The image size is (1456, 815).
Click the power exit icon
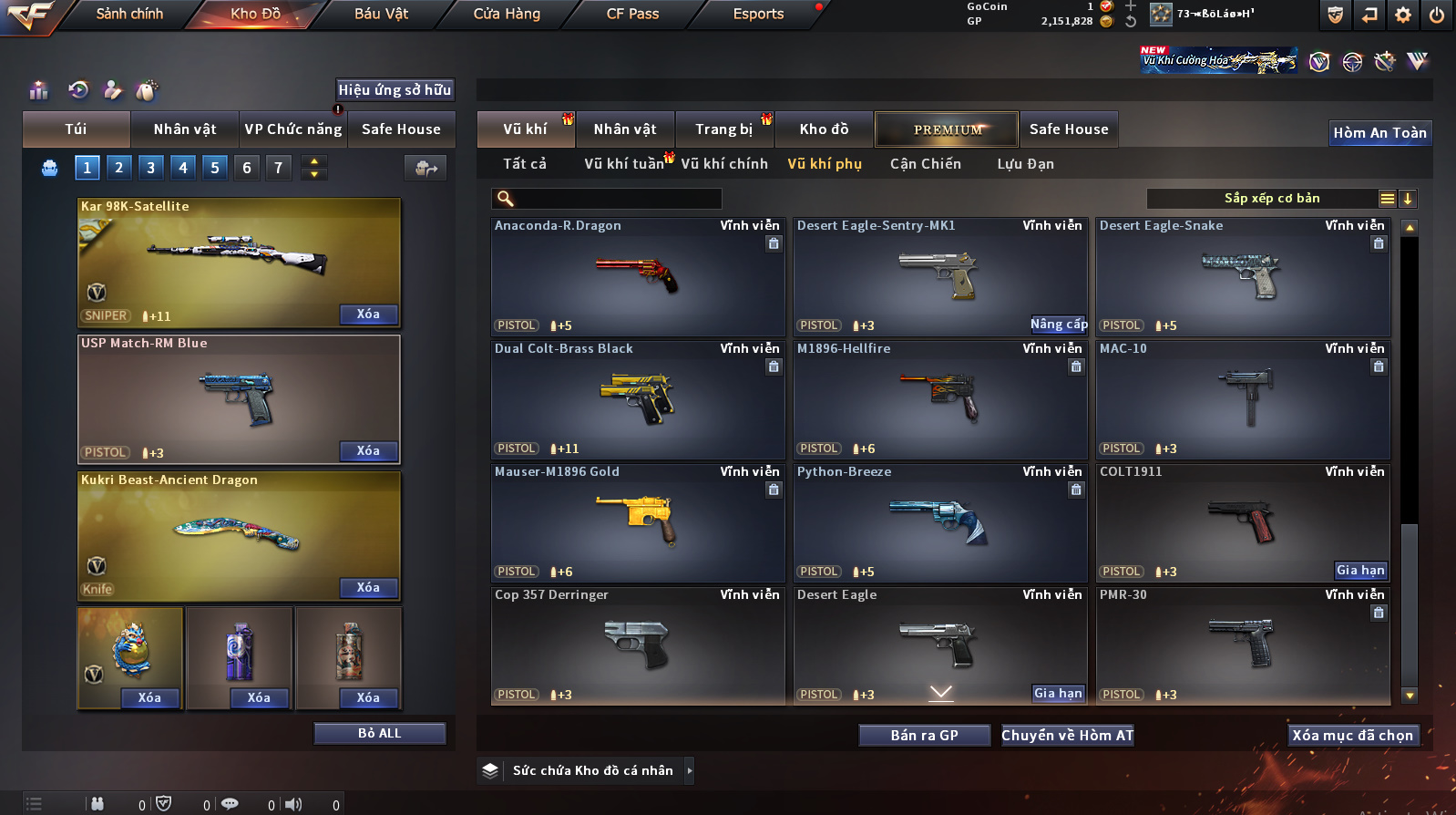(x=1436, y=15)
